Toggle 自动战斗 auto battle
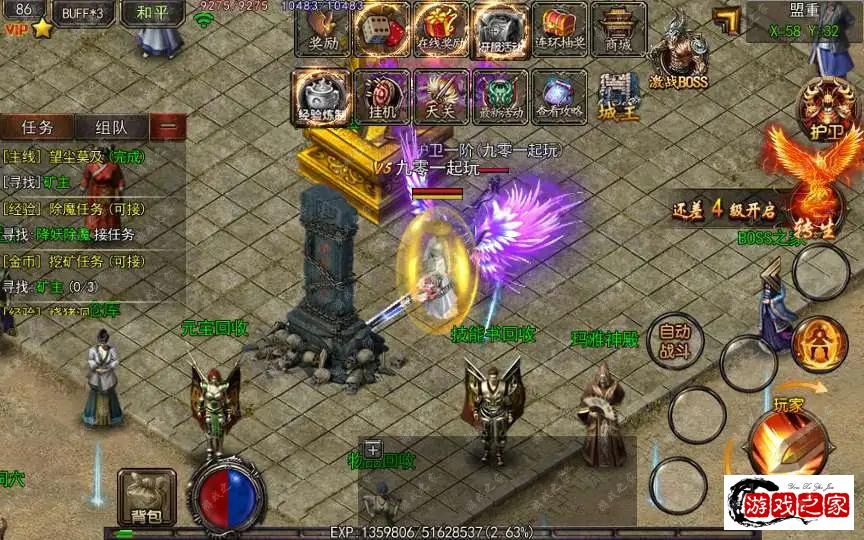This screenshot has height=540, width=864. tap(675, 341)
